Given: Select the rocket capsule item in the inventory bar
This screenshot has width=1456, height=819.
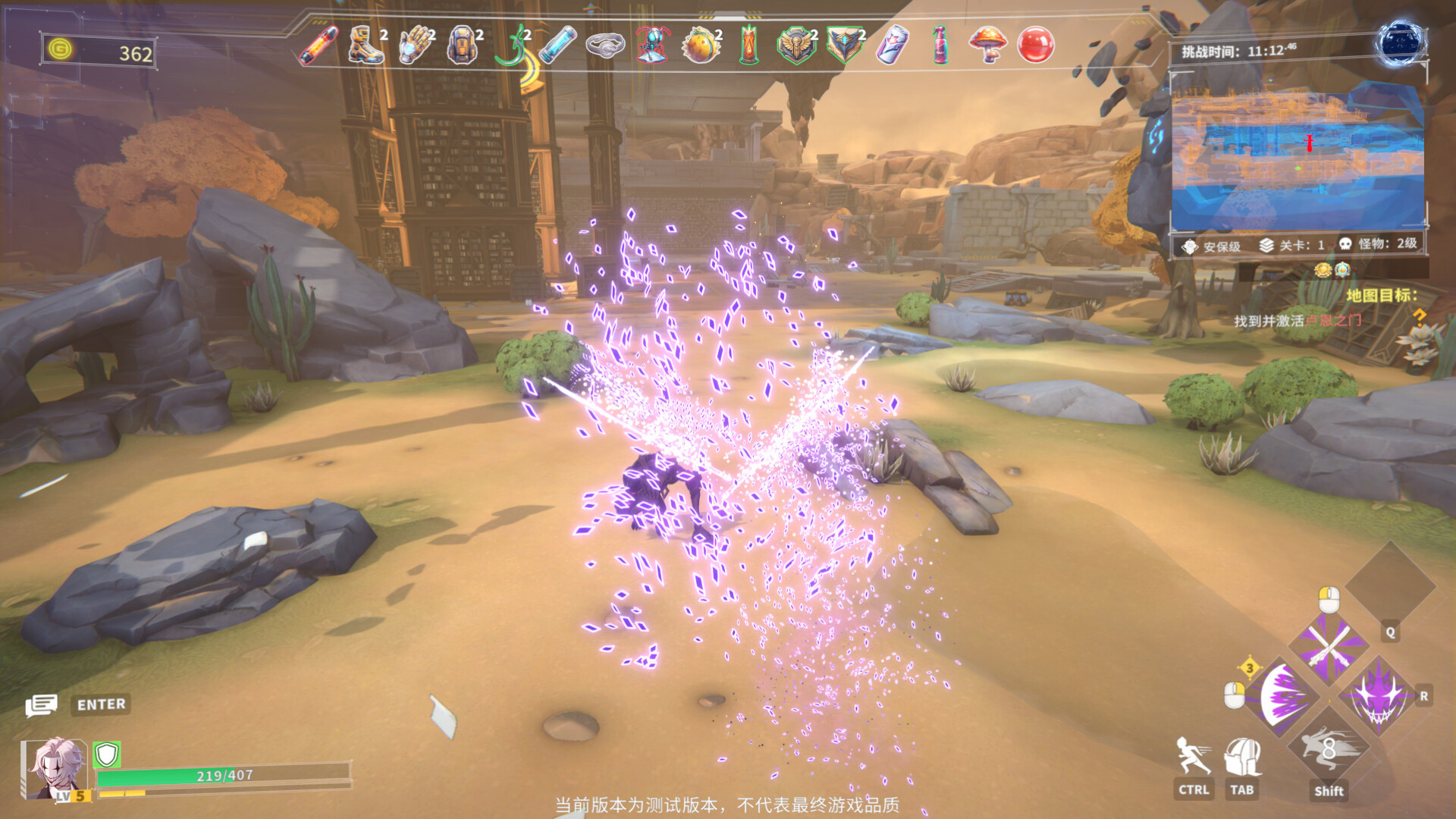Looking at the screenshot, I should 318,47.
